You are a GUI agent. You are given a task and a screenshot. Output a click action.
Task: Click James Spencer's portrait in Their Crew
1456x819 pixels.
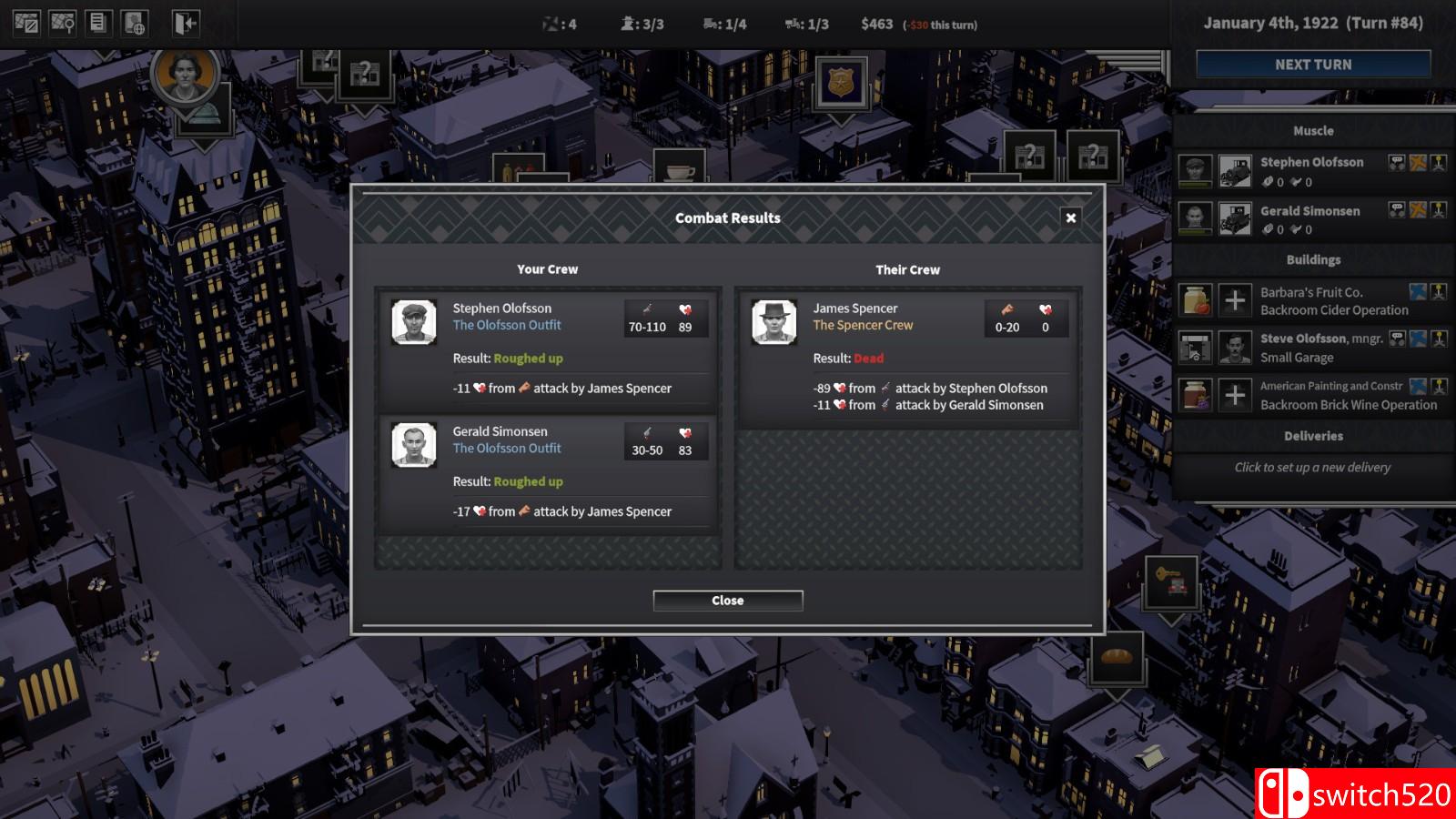point(774,322)
